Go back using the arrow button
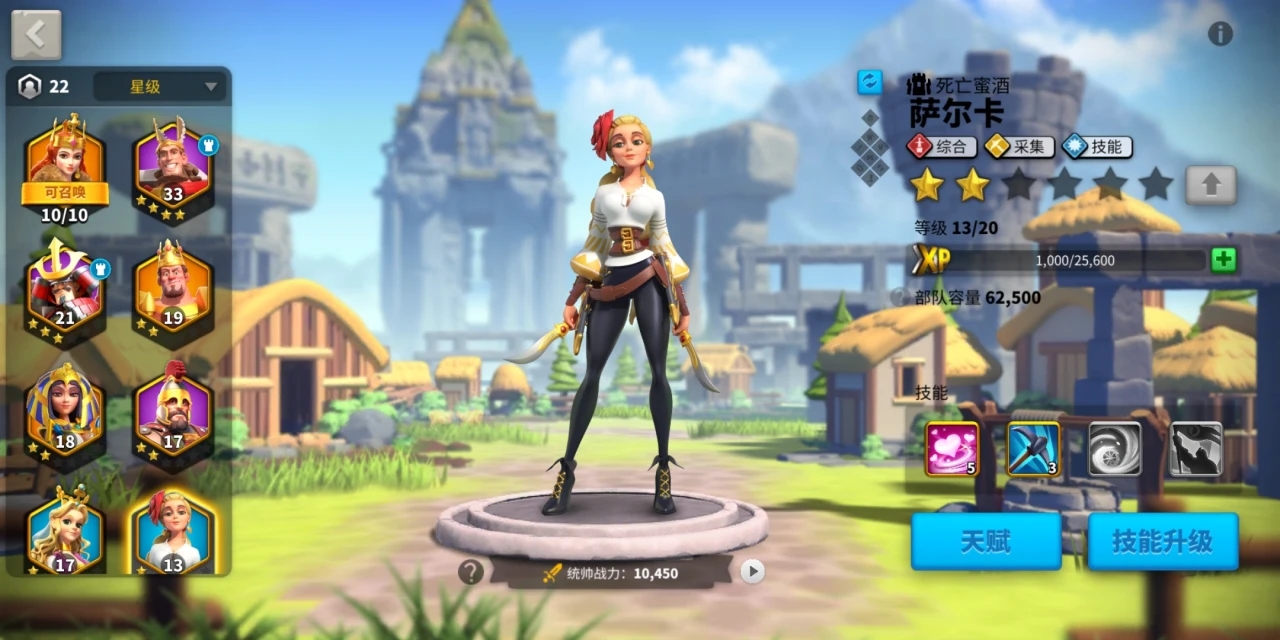 click(36, 34)
